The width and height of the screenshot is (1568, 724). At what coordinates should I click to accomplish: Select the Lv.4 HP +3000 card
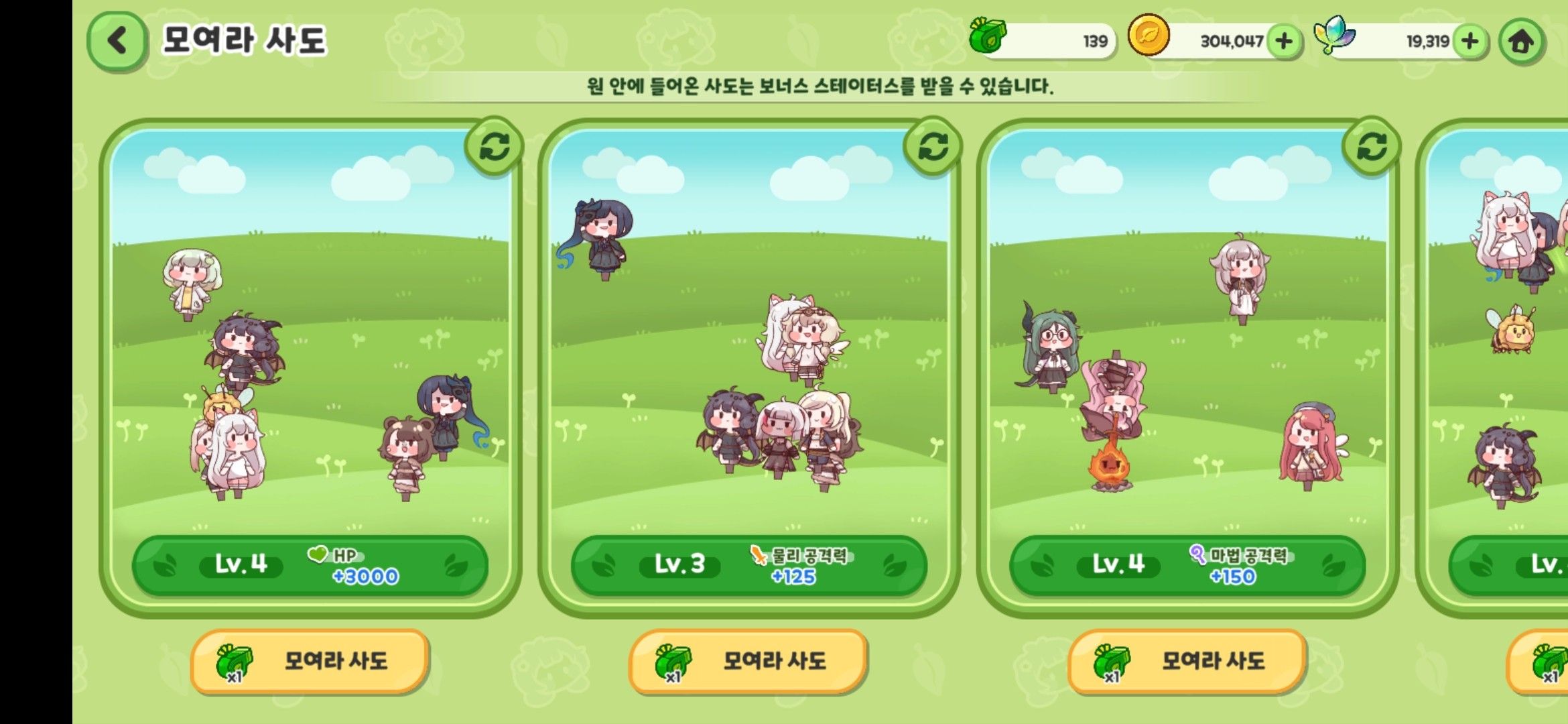pyautogui.click(x=310, y=369)
